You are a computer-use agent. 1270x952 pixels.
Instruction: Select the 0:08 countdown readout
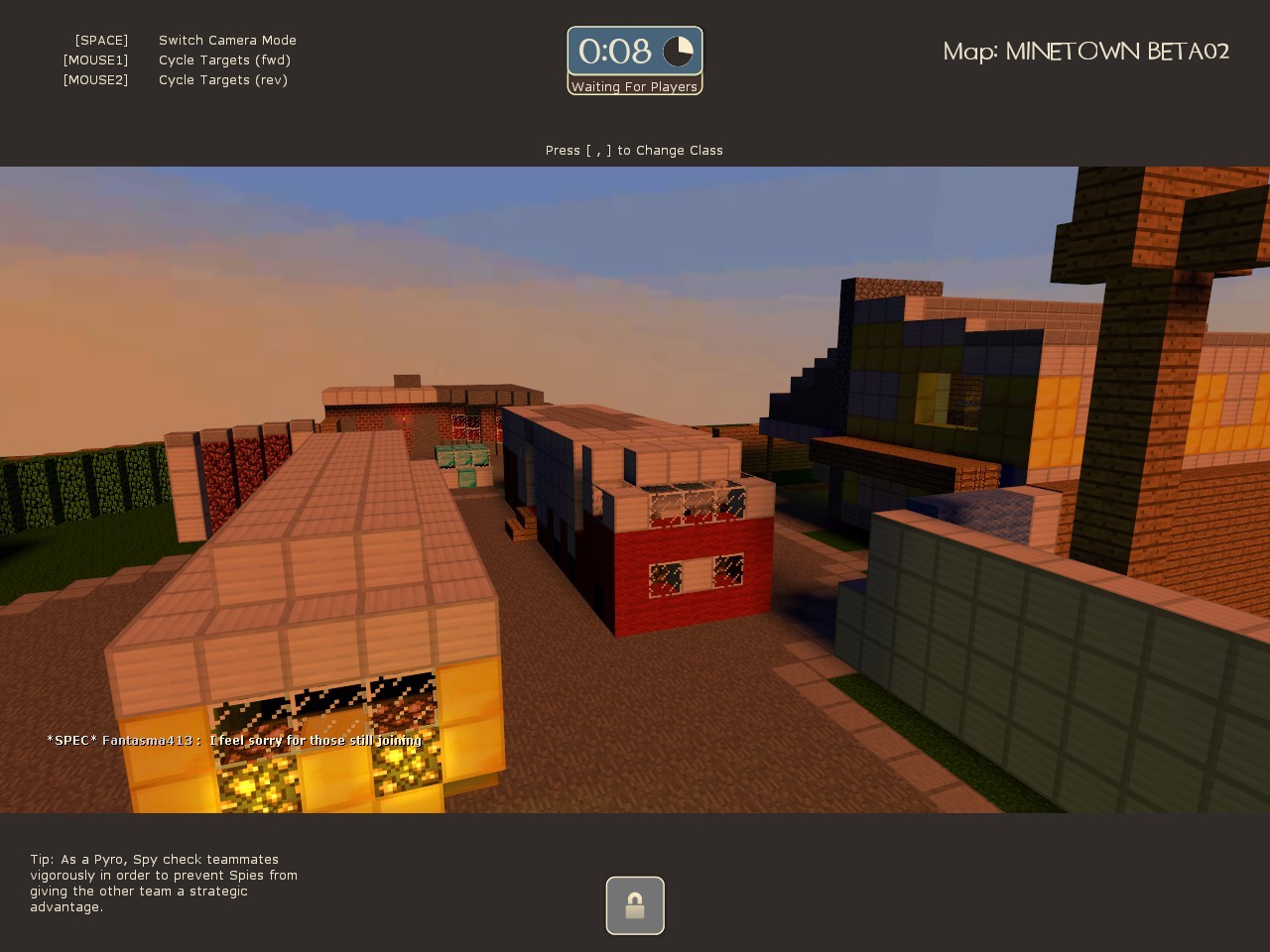point(615,51)
